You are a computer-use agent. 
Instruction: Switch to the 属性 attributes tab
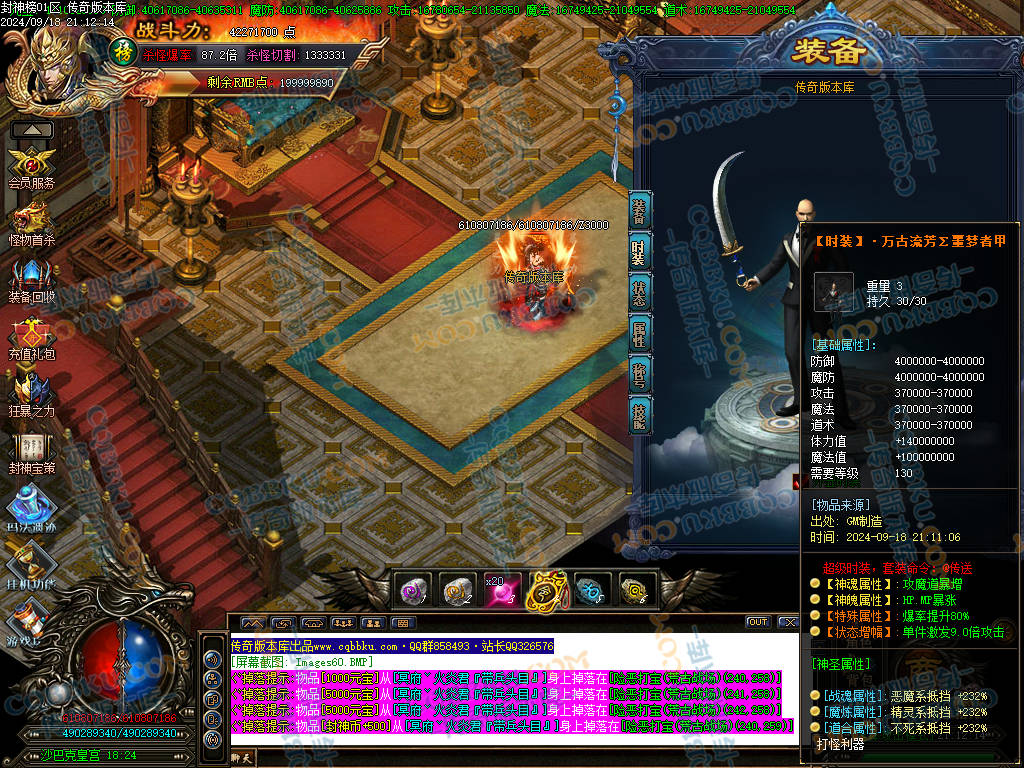point(640,334)
